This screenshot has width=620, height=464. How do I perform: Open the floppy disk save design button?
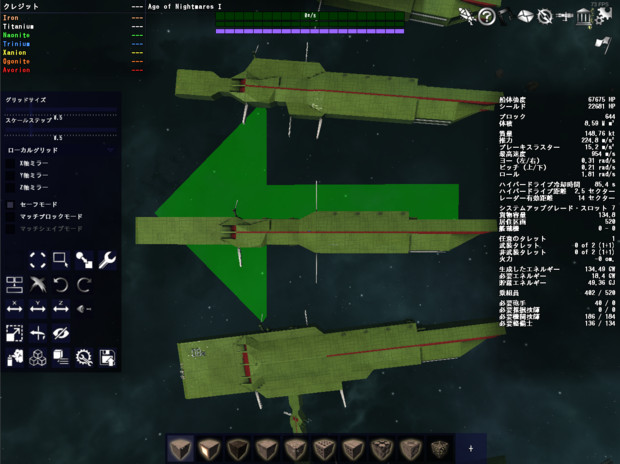pyautogui.click(x=108, y=356)
